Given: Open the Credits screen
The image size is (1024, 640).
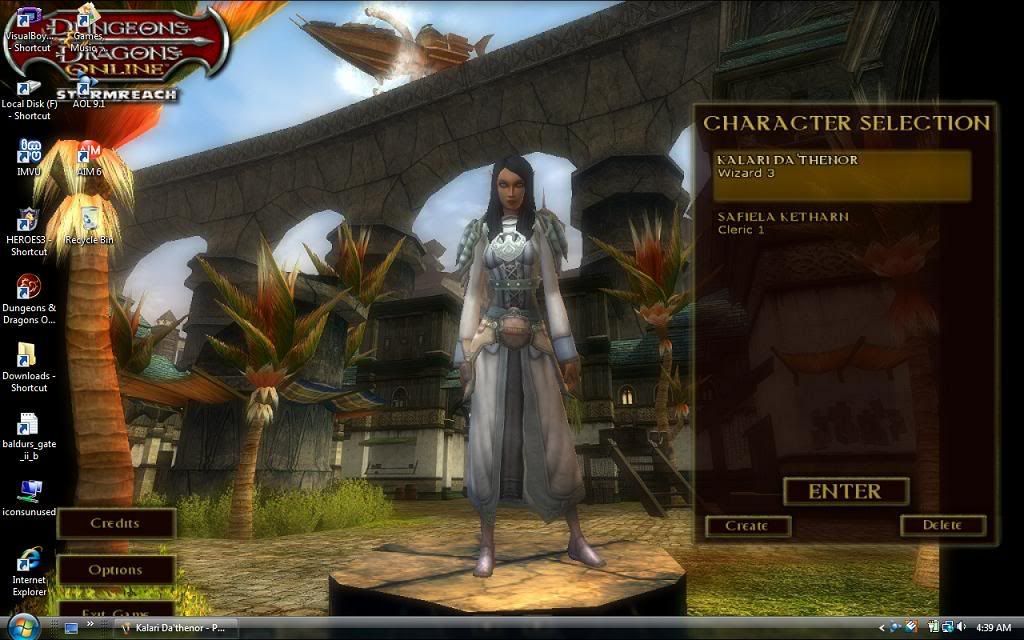Looking at the screenshot, I should pos(115,523).
